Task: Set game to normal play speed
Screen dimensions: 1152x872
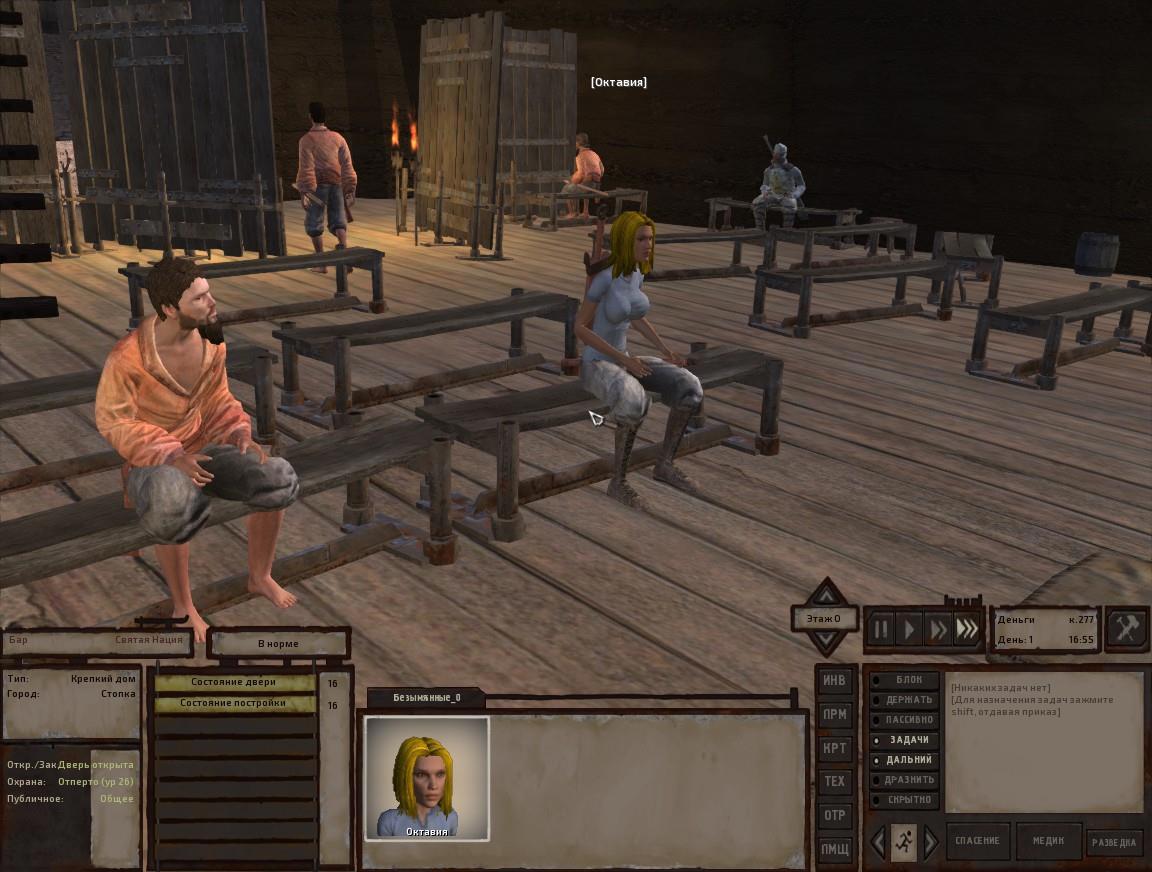Action: pos(909,629)
